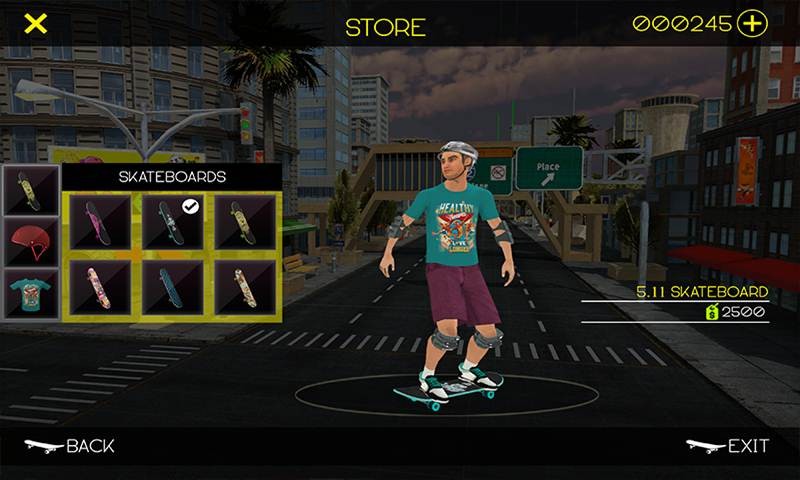Choose the plain teal skateboard tile
The width and height of the screenshot is (800, 480).
pos(171,288)
